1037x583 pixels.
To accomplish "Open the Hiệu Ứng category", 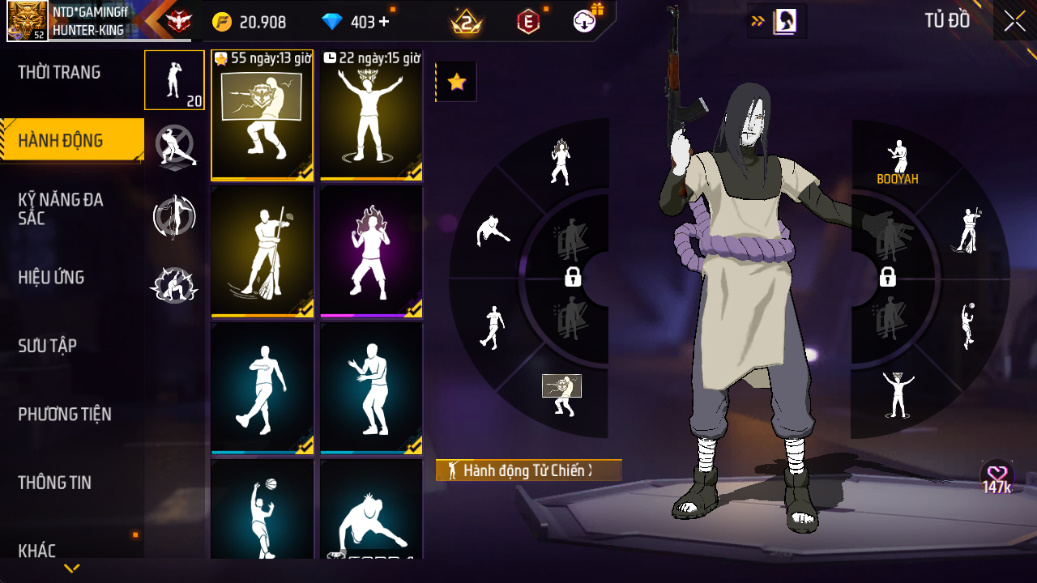I will [51, 277].
